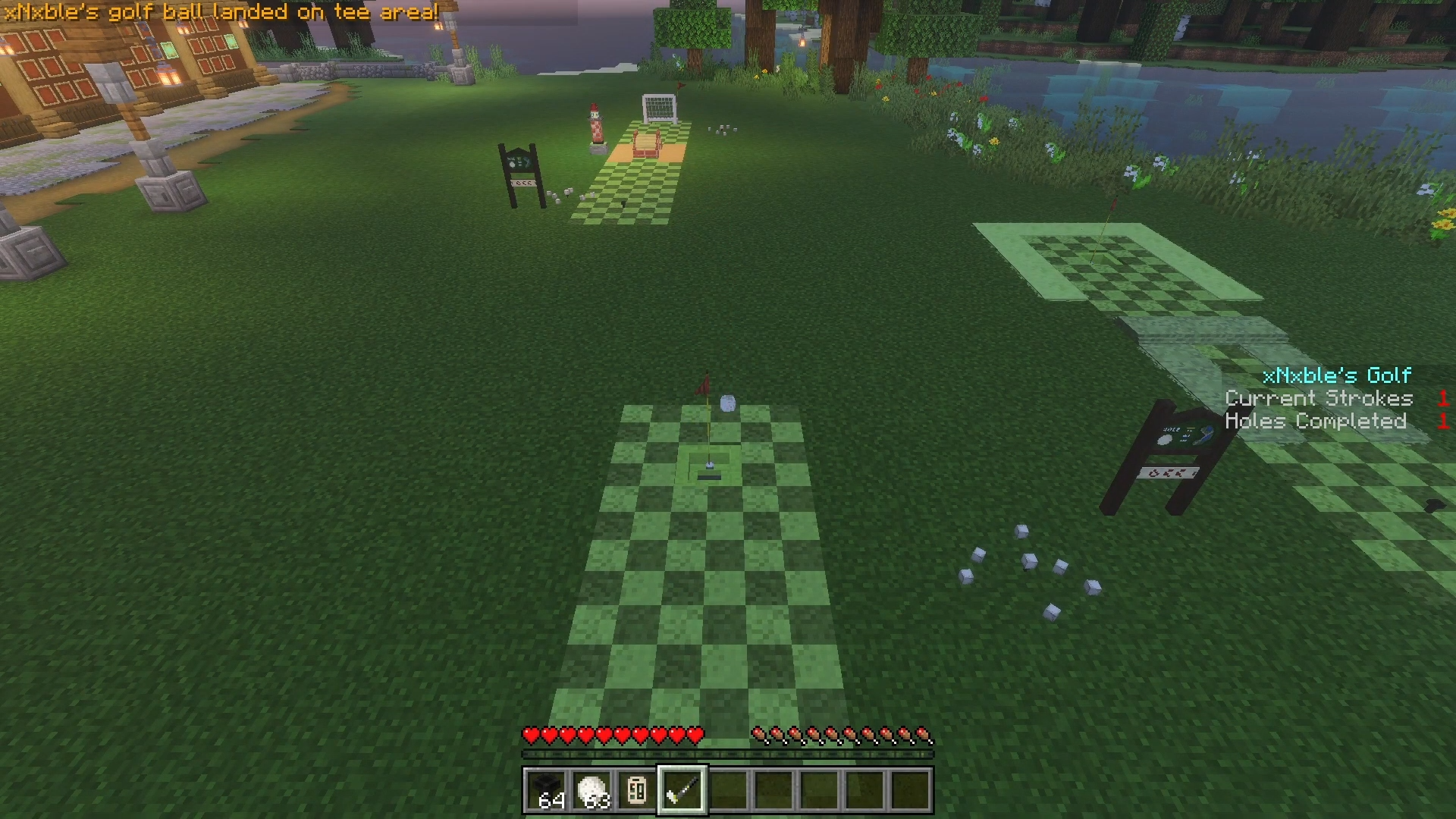Viewport: 1456px width, 819px height.
Task: Select the golf club hotbar slot
Action: click(682, 790)
